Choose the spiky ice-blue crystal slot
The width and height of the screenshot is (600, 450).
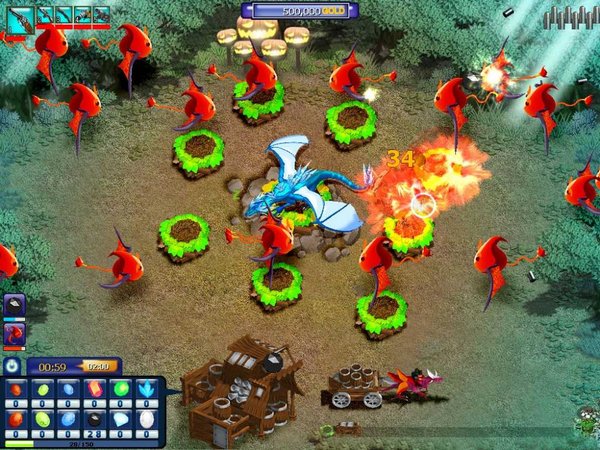pyautogui.click(x=148, y=389)
